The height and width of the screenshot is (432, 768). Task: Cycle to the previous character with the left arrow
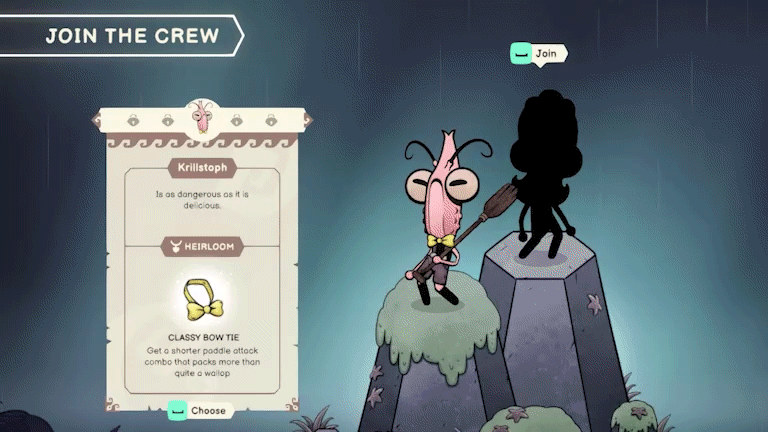click(96, 121)
